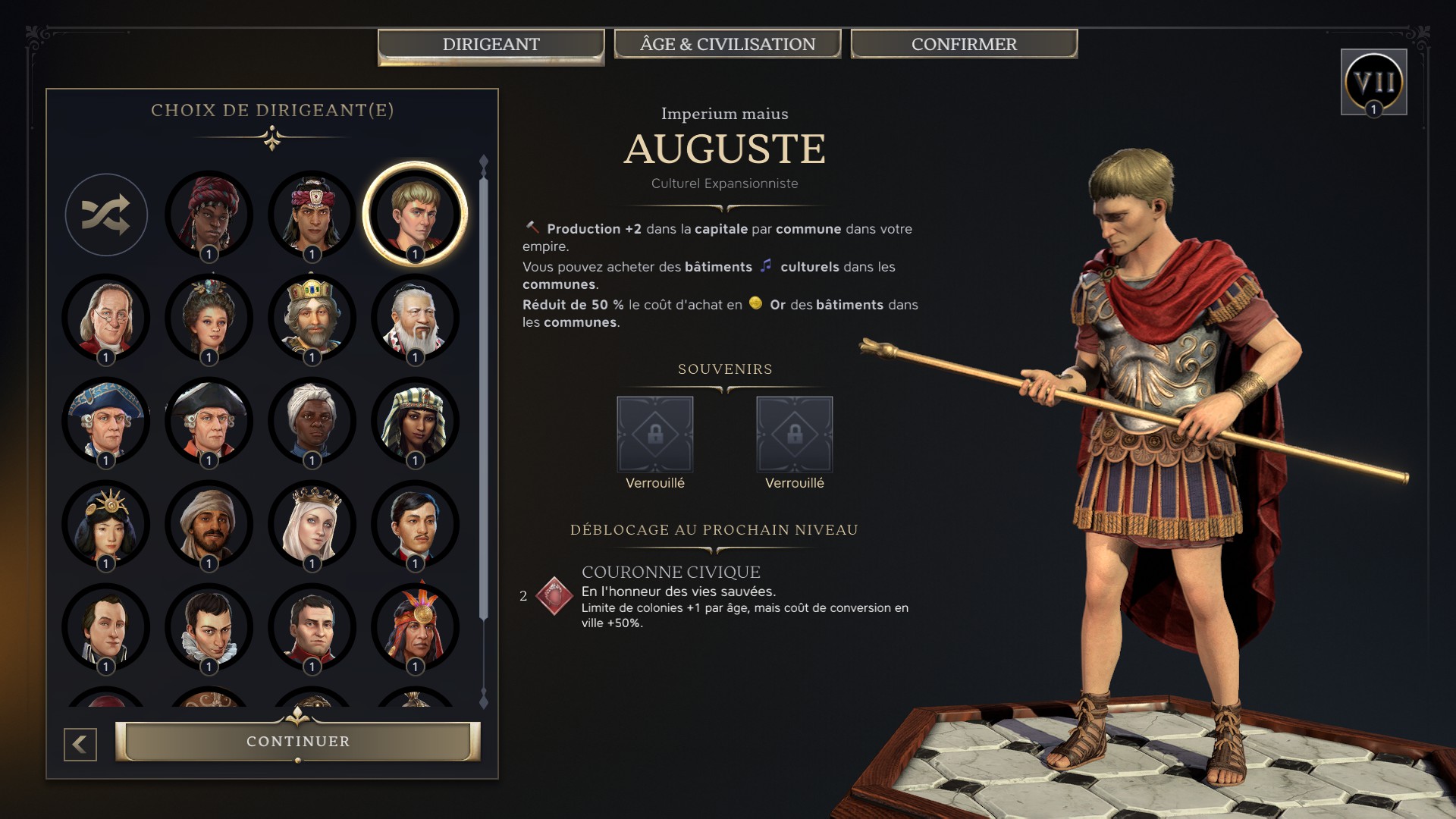Click the first locked Souvenirs slot

[655, 432]
